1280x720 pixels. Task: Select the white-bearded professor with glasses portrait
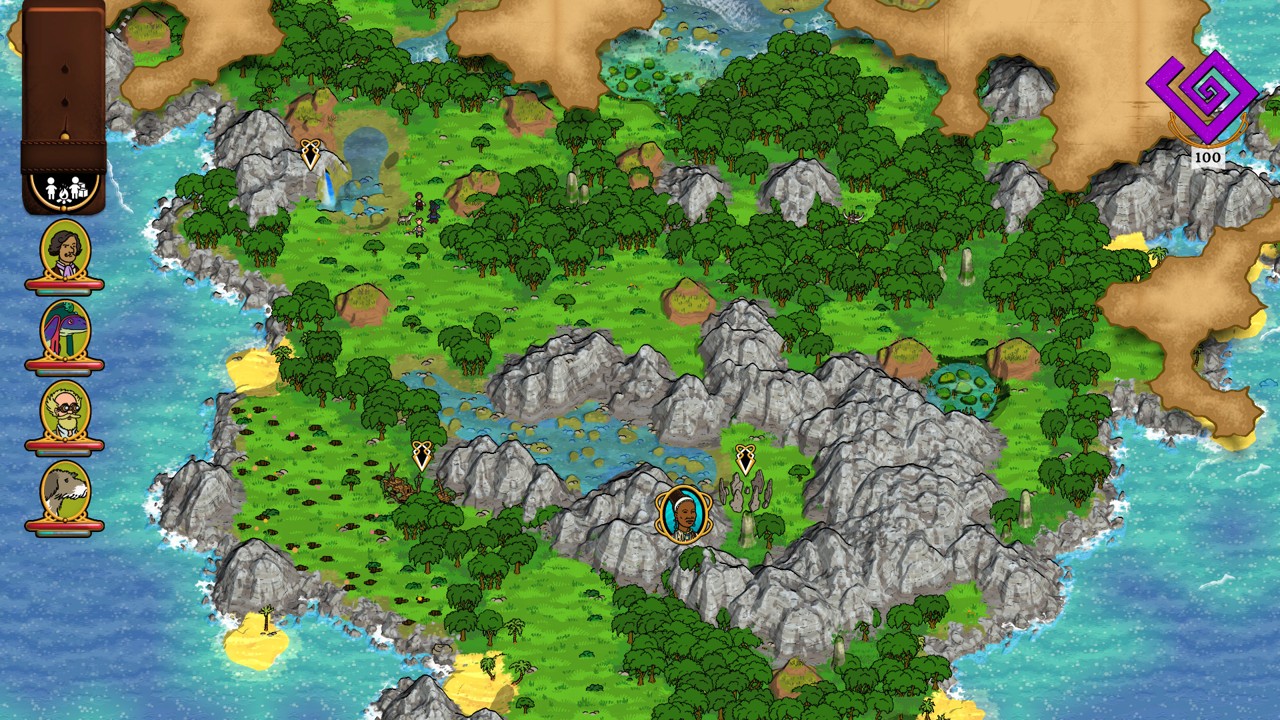(65, 411)
